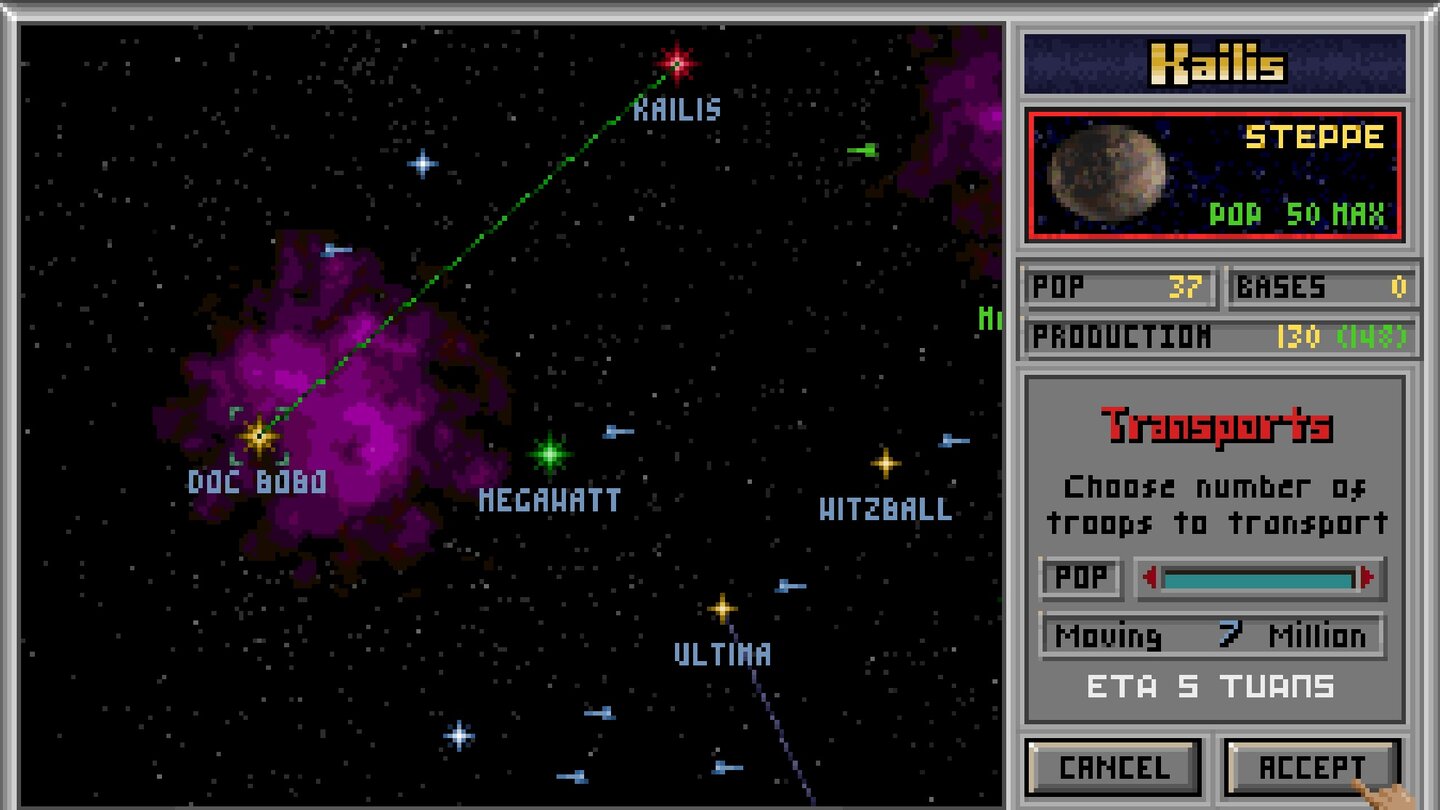Increase troop count with the right red arrow
Screen dimensions: 1440x810
1369,577
